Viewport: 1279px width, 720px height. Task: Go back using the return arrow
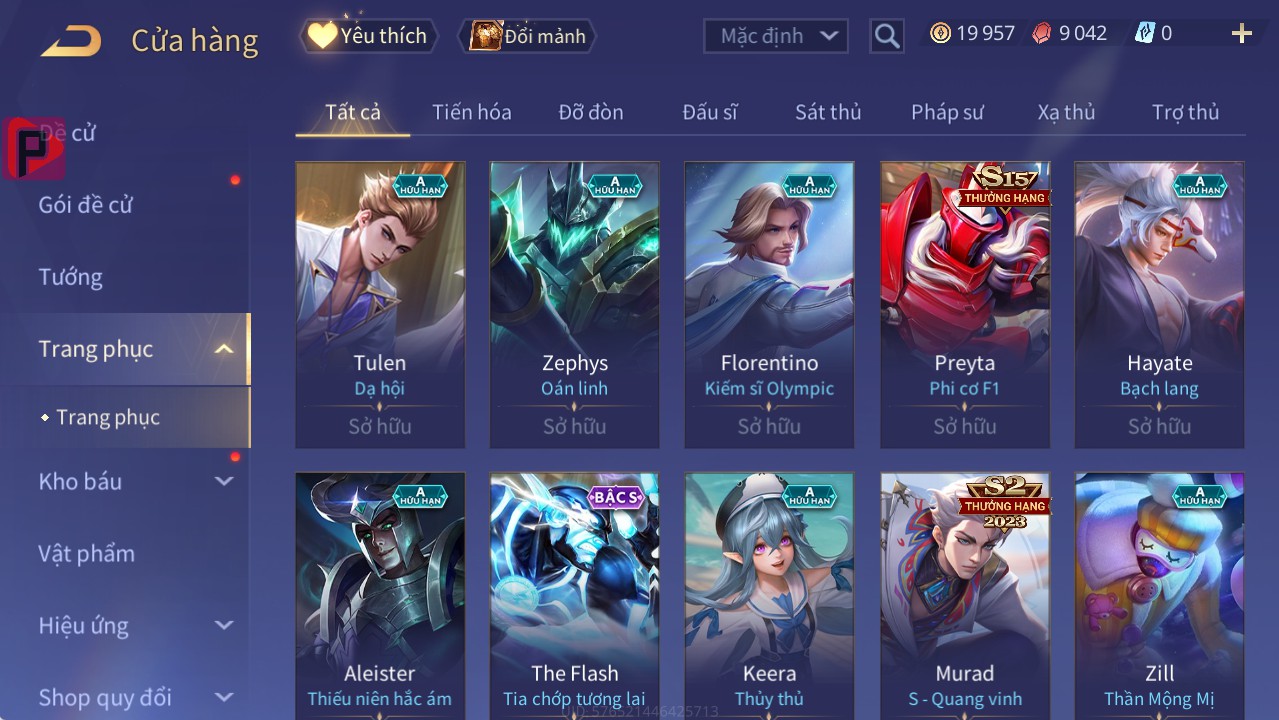pyautogui.click(x=71, y=41)
